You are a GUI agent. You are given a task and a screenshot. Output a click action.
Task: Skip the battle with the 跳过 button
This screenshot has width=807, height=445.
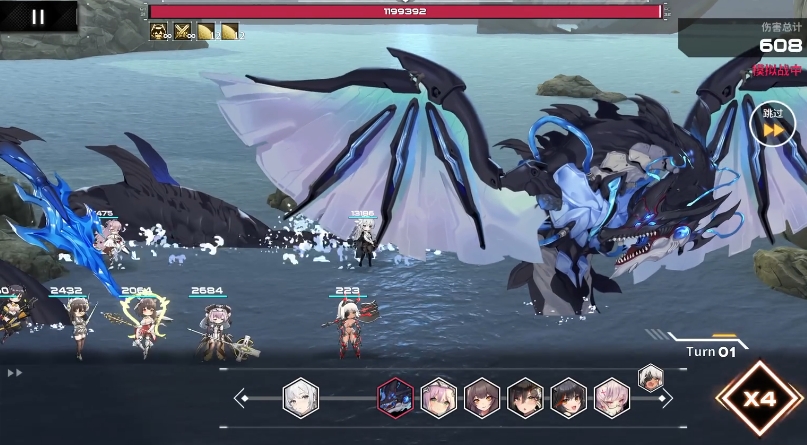[x=772, y=124]
